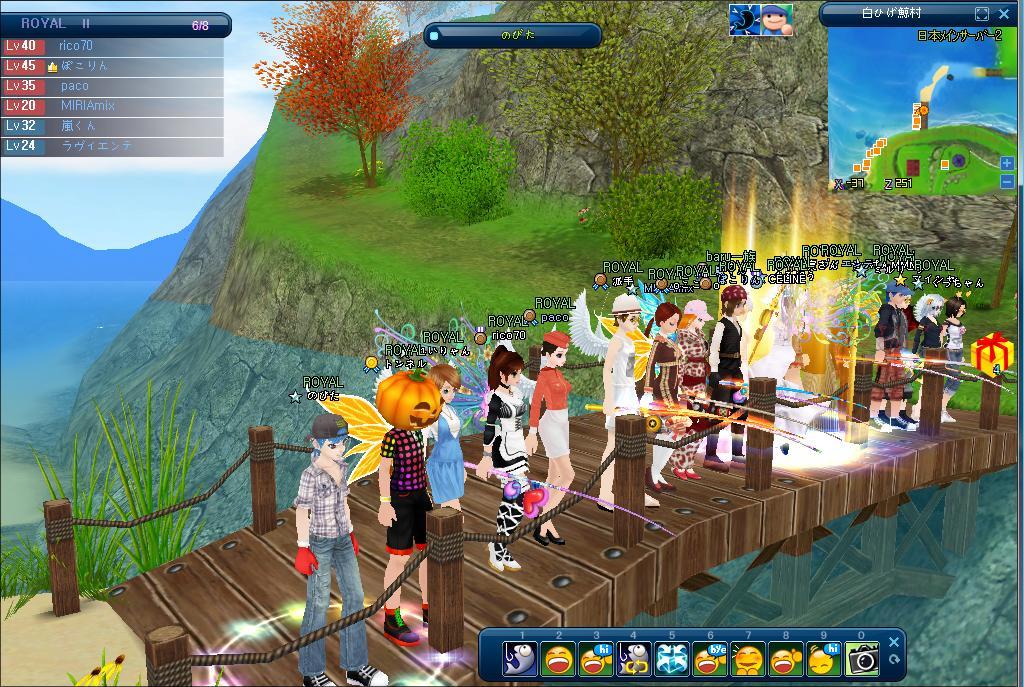The width and height of the screenshot is (1024, 687).
Task: Open the yellow gift box icon
Action: (993, 352)
